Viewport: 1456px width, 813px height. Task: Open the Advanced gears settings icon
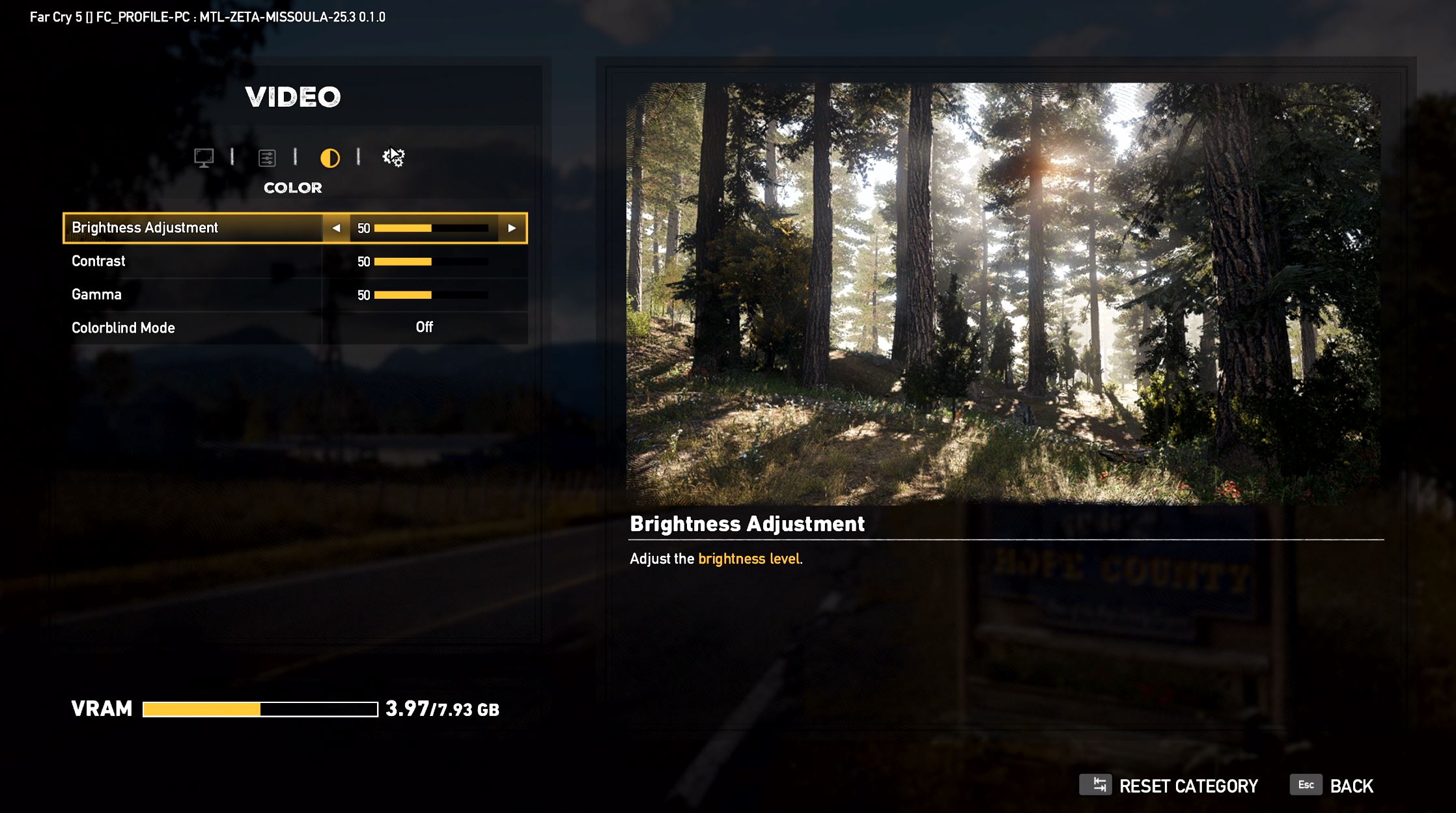pos(393,157)
